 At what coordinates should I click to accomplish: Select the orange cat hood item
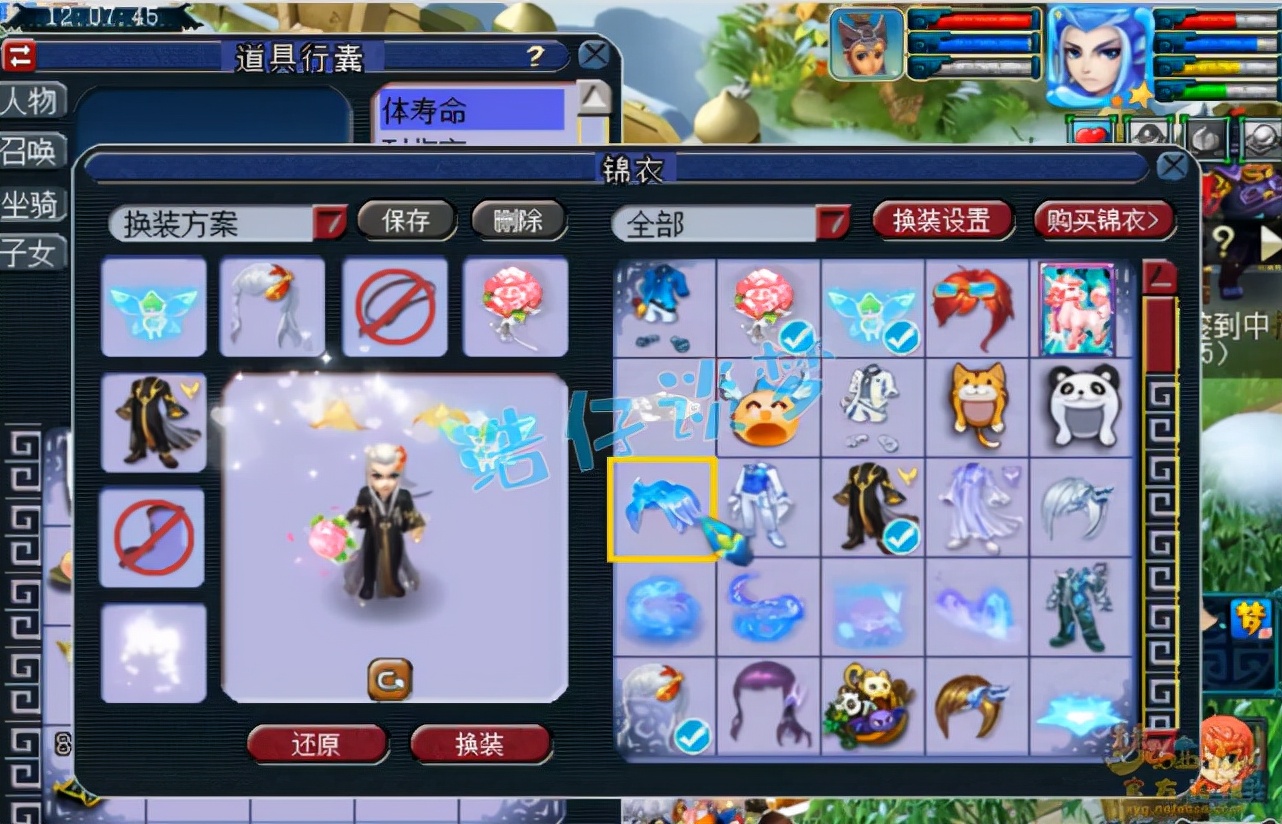[979, 406]
